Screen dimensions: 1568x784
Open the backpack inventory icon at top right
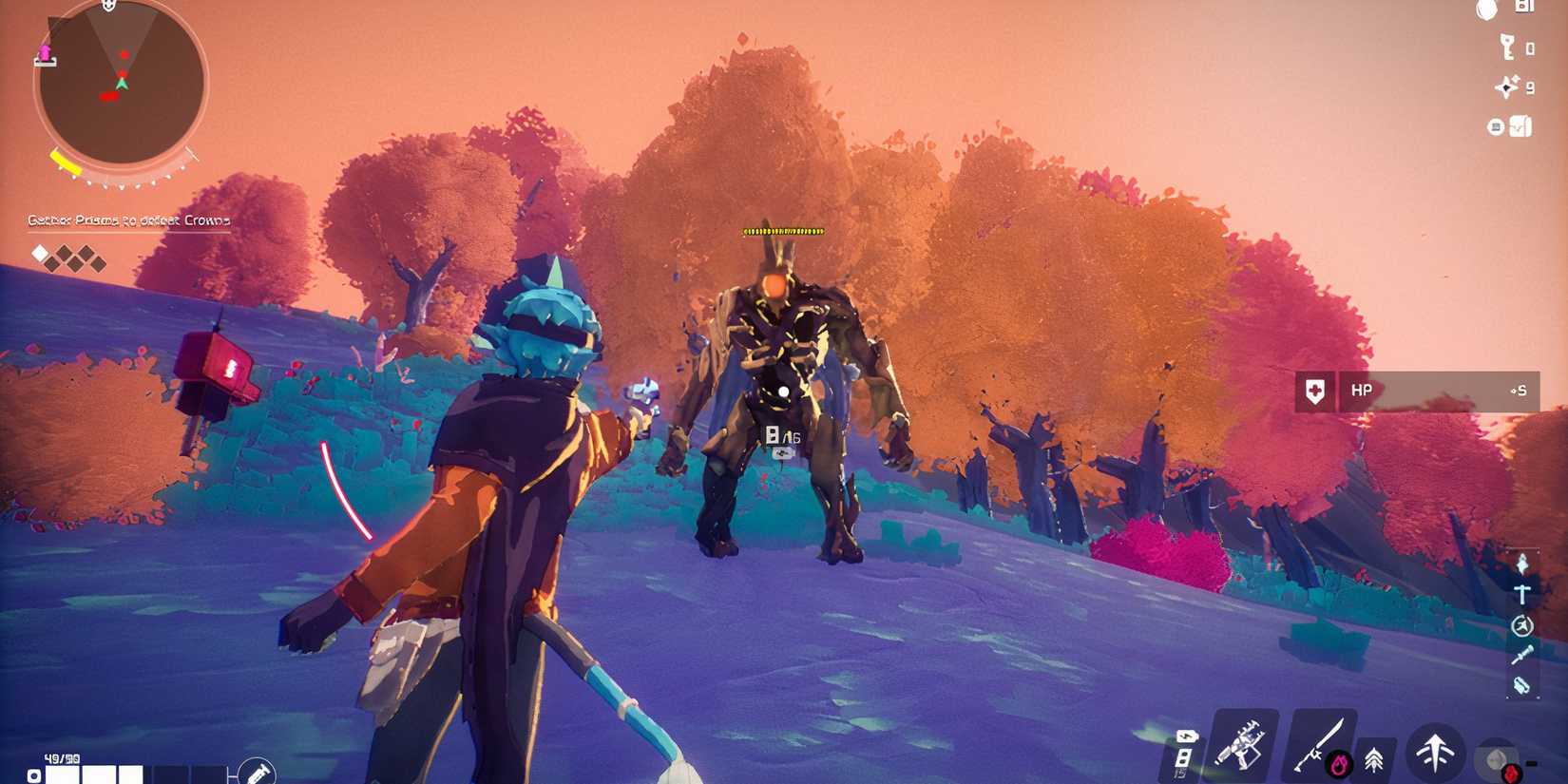point(1520,125)
